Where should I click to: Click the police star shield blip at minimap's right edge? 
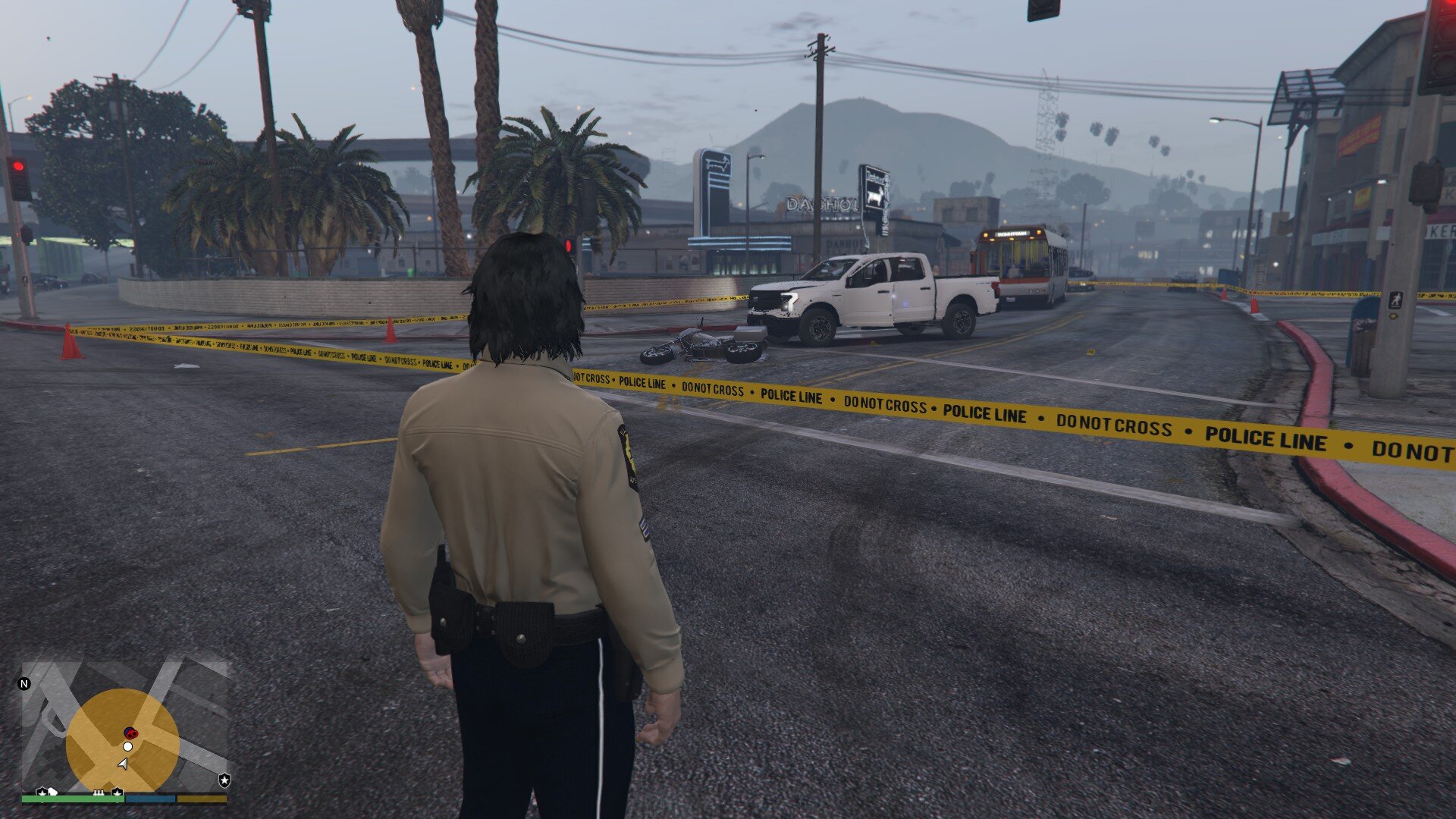(x=224, y=780)
